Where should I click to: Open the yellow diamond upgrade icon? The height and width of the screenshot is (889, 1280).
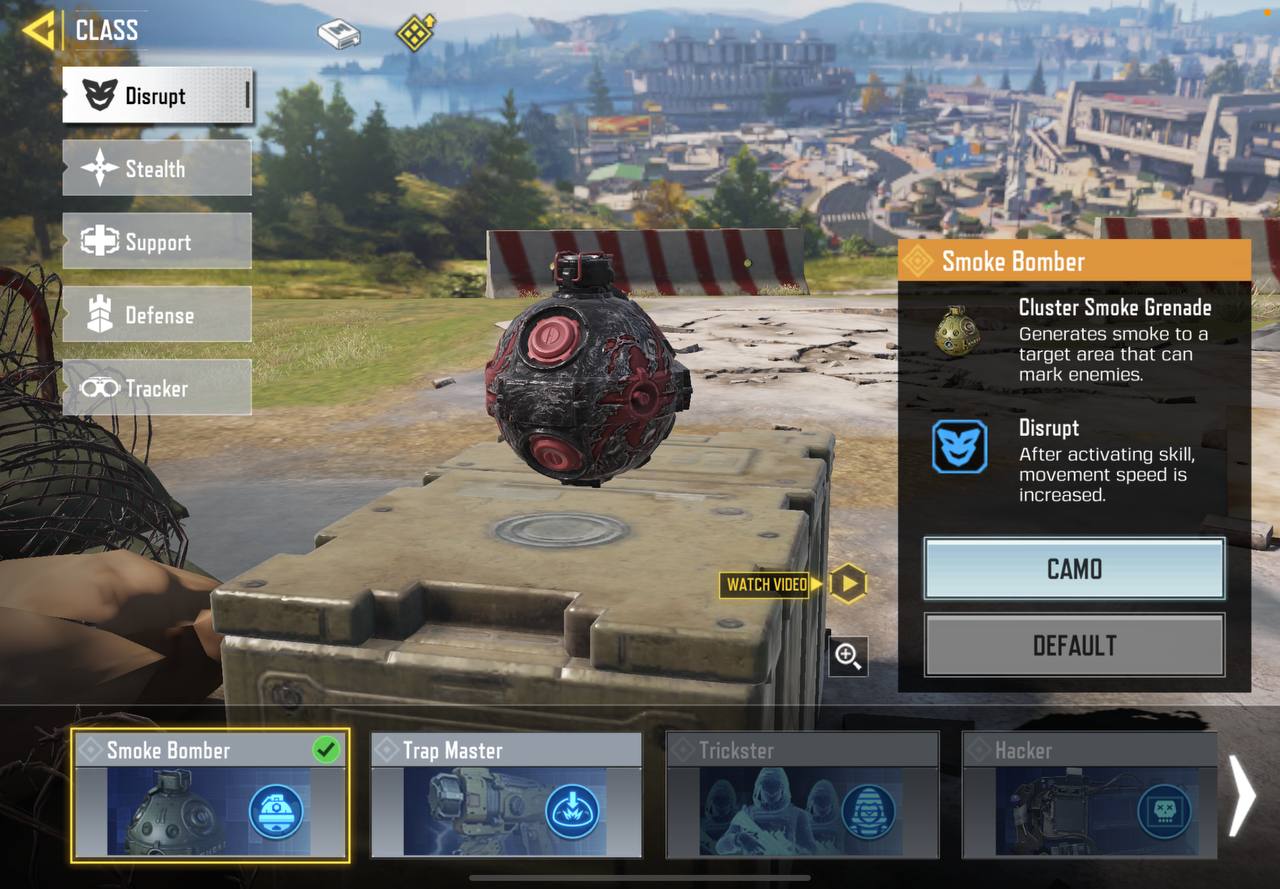point(414,32)
